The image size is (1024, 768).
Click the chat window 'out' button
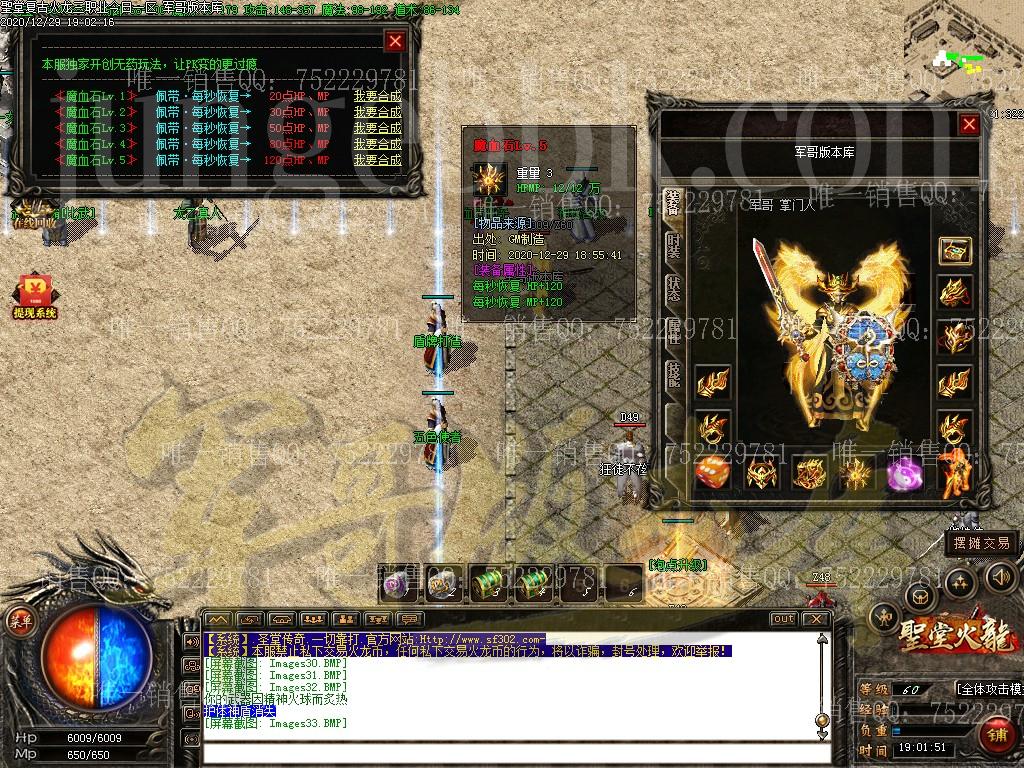tap(783, 619)
